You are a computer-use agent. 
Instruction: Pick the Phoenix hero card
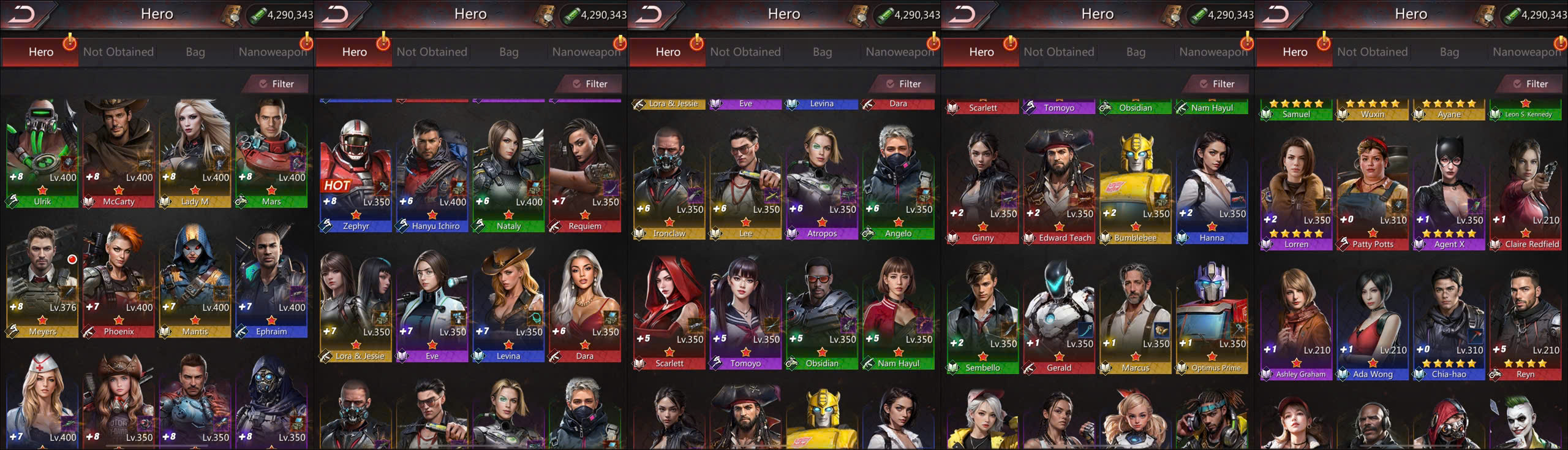click(119, 282)
